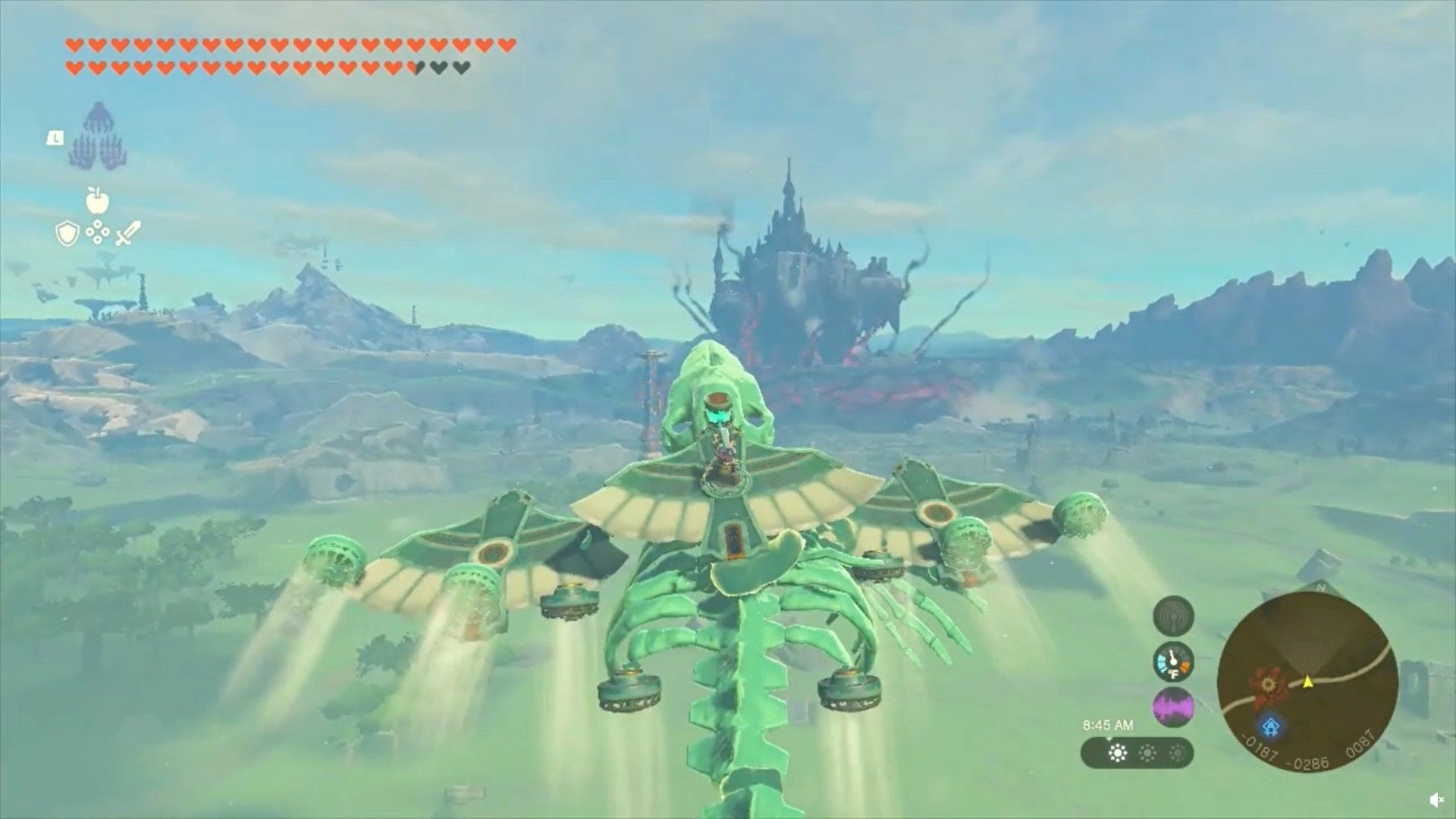Click the yellow player arrow on the minimap
The image size is (1456, 819).
[x=1308, y=683]
